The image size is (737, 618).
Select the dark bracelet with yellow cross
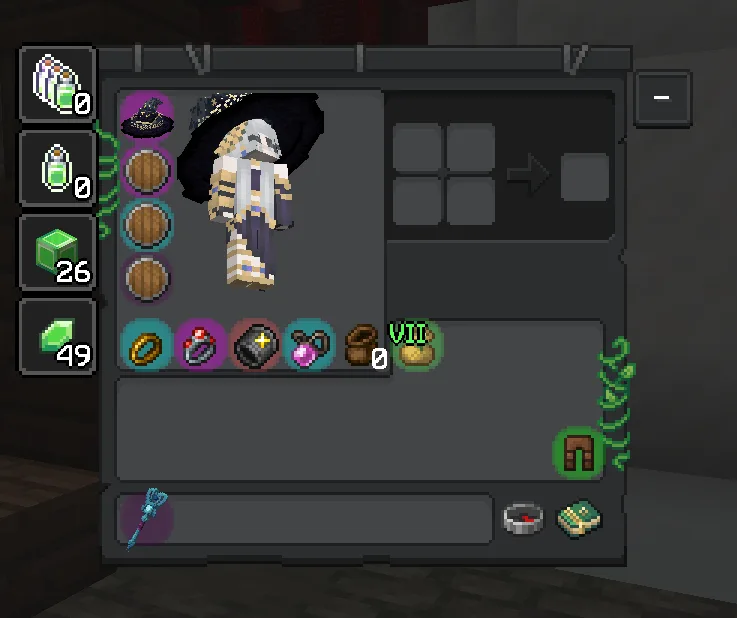pyautogui.click(x=255, y=346)
